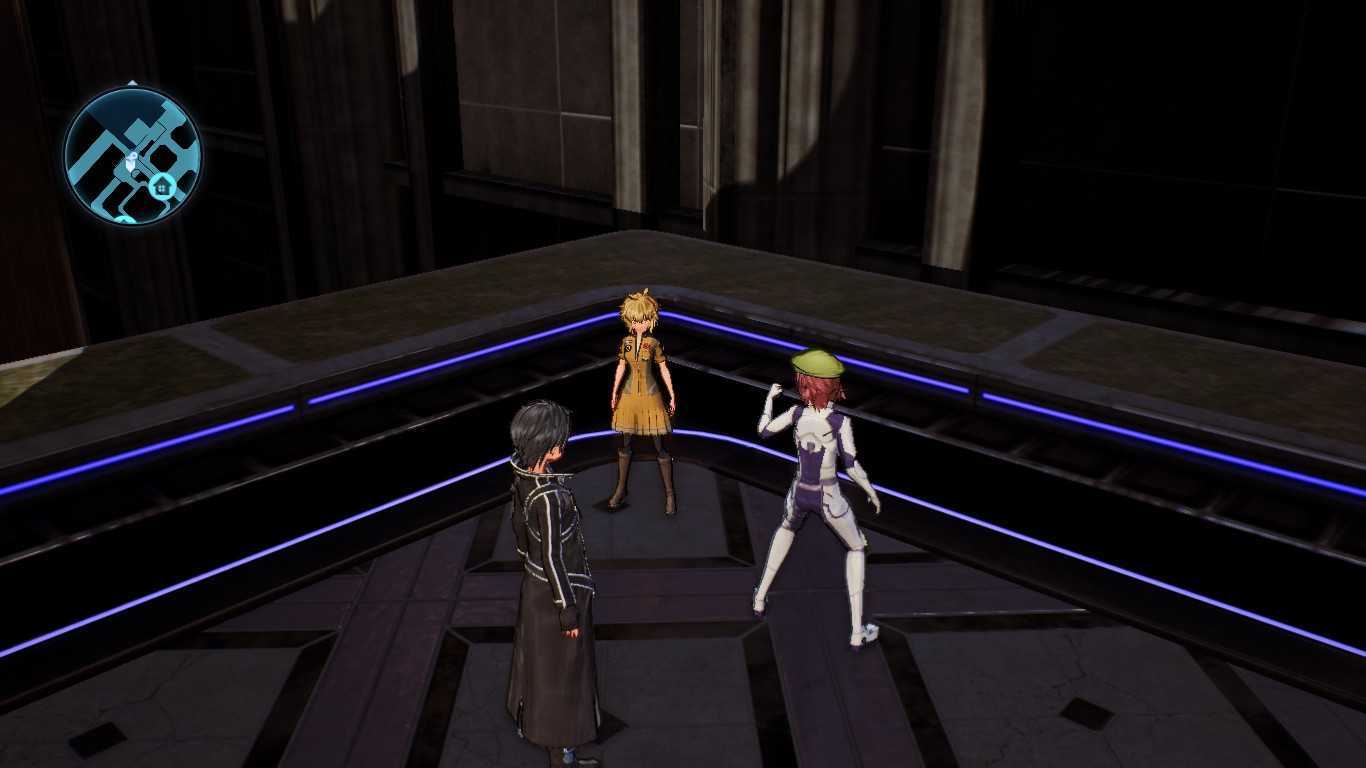The height and width of the screenshot is (768, 1366).
Task: Select the house marker on the minimap
Action: pyautogui.click(x=162, y=186)
